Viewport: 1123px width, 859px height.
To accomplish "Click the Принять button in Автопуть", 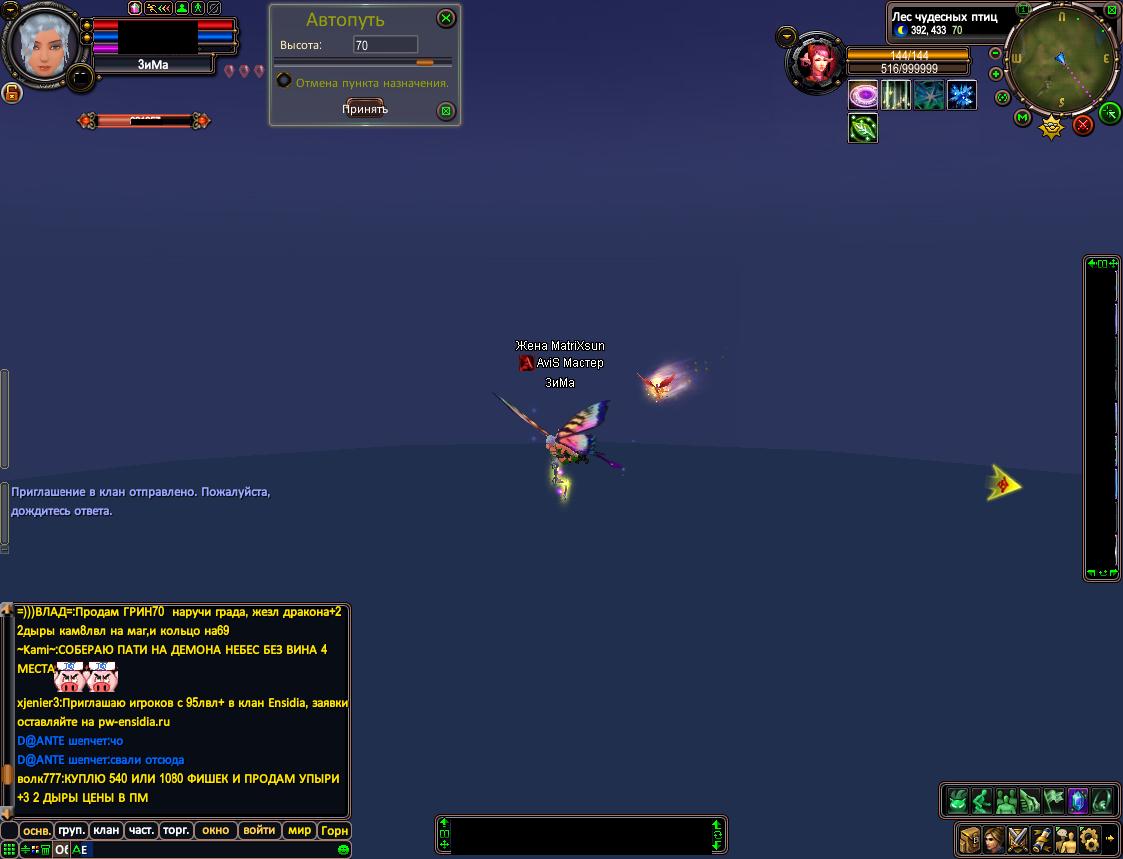I will [x=365, y=109].
